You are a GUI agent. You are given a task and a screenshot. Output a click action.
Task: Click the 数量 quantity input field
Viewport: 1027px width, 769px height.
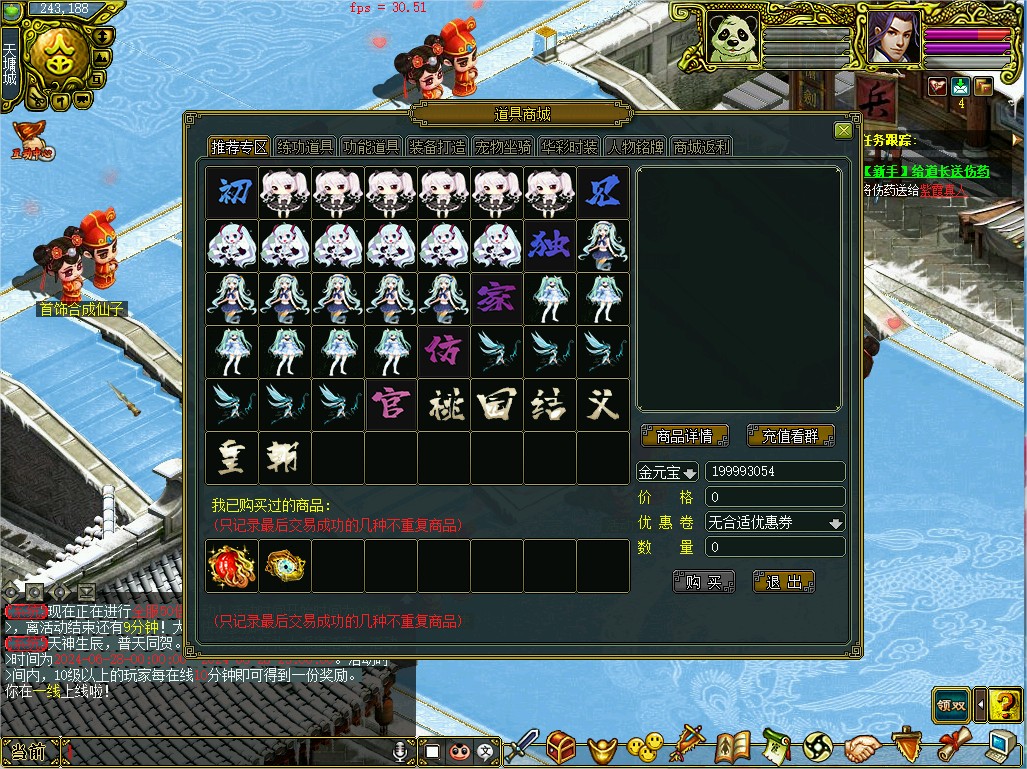tap(775, 547)
